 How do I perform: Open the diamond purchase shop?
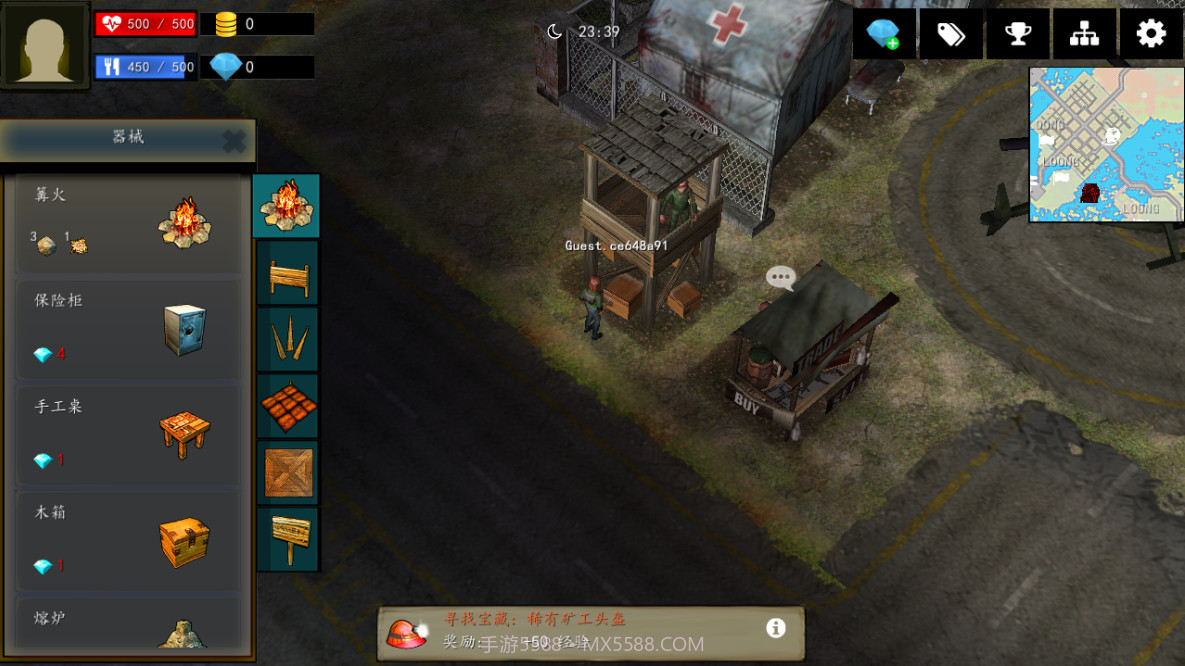pos(883,34)
